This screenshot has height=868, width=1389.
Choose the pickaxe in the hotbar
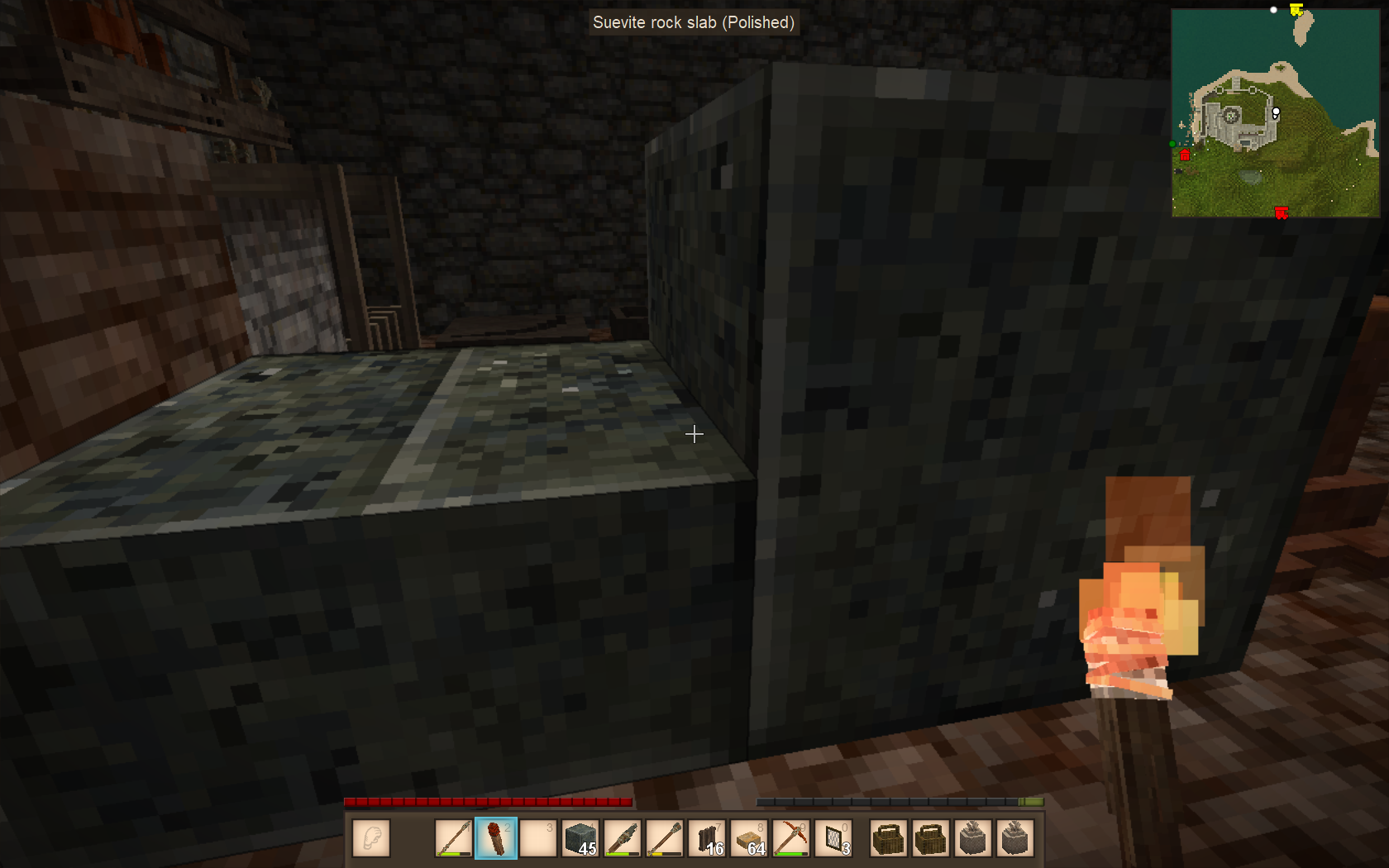(791, 838)
